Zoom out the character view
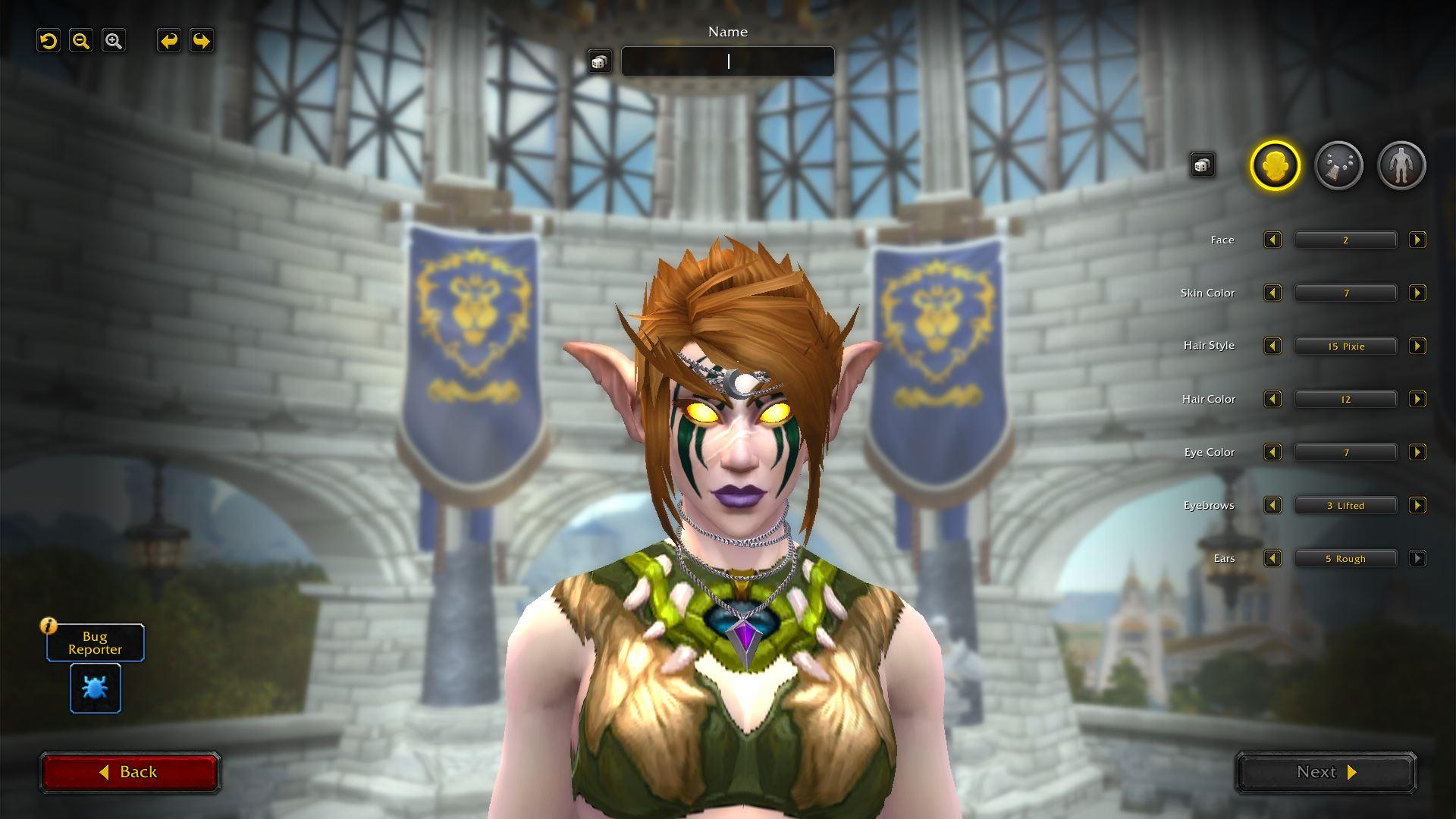The image size is (1456, 819). 81,41
